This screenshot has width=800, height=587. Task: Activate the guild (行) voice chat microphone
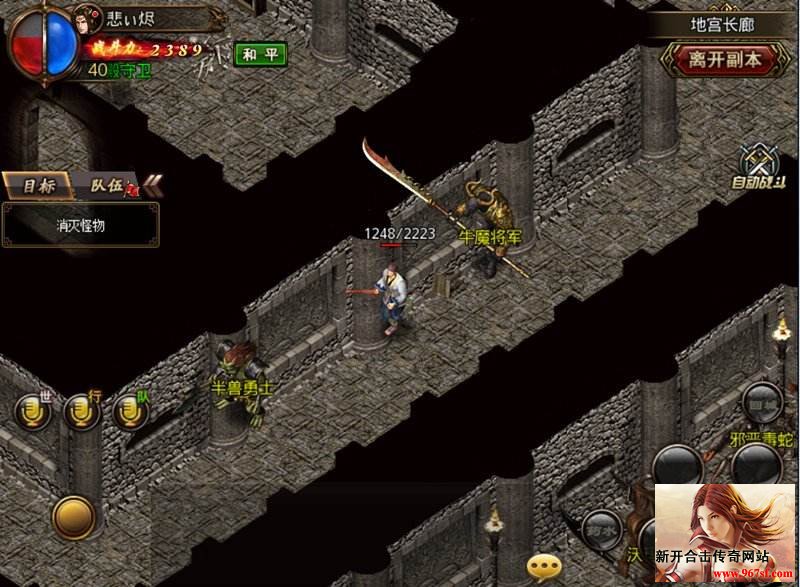click(82, 411)
